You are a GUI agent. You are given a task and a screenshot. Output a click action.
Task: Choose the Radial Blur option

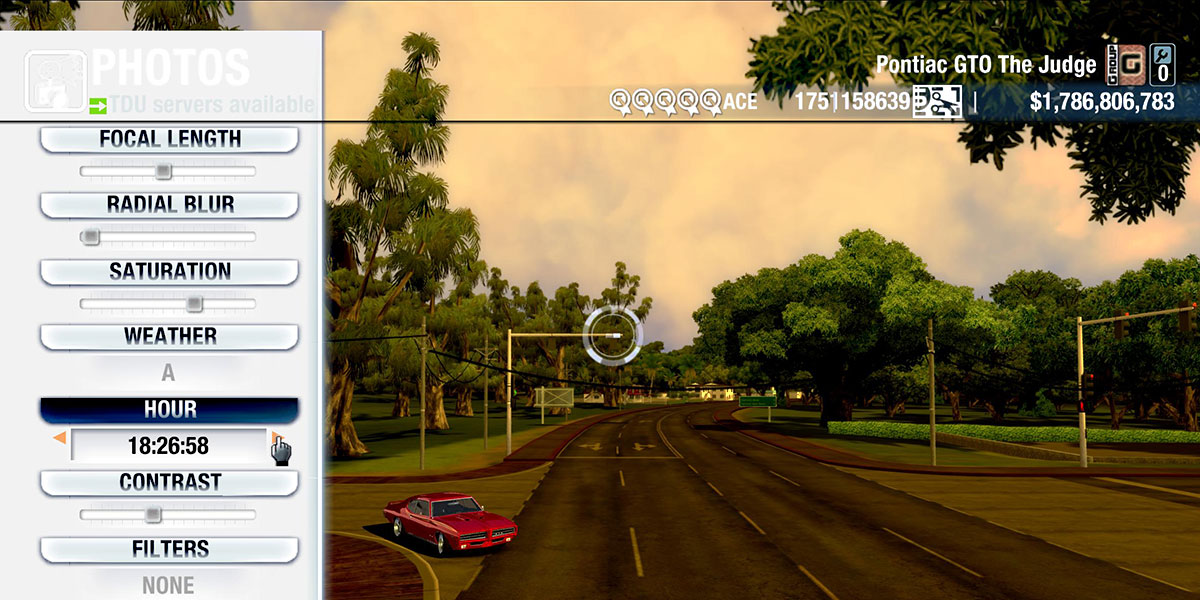tap(169, 205)
